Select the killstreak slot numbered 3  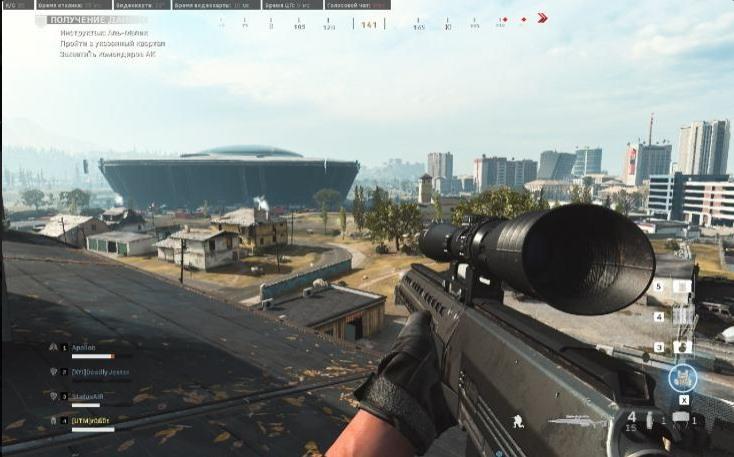click(x=682, y=347)
